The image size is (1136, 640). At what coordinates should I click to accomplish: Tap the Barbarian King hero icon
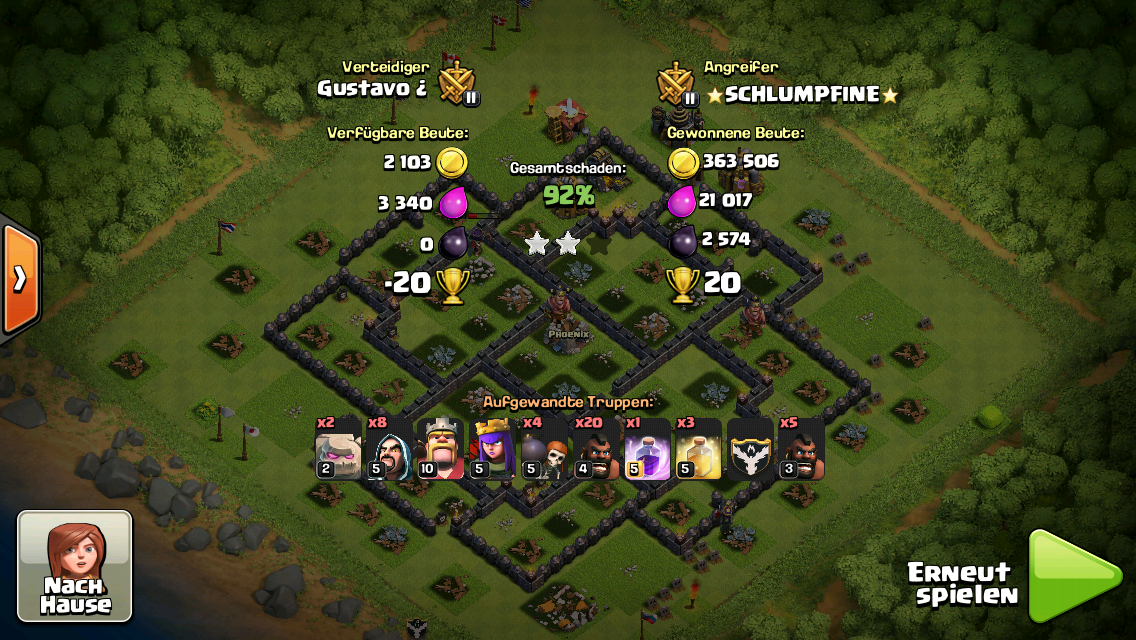440,449
